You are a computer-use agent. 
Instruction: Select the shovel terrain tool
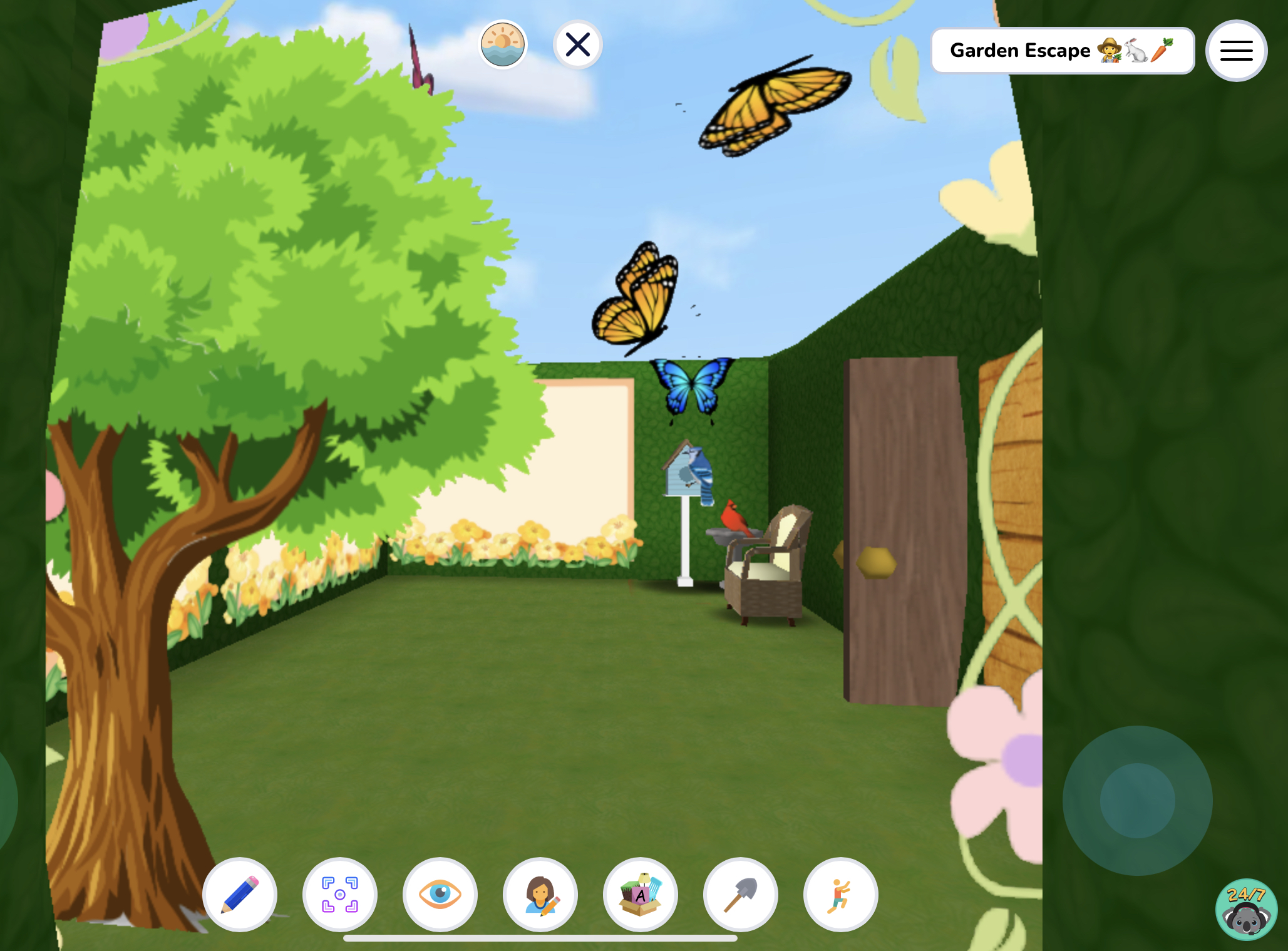[740, 895]
